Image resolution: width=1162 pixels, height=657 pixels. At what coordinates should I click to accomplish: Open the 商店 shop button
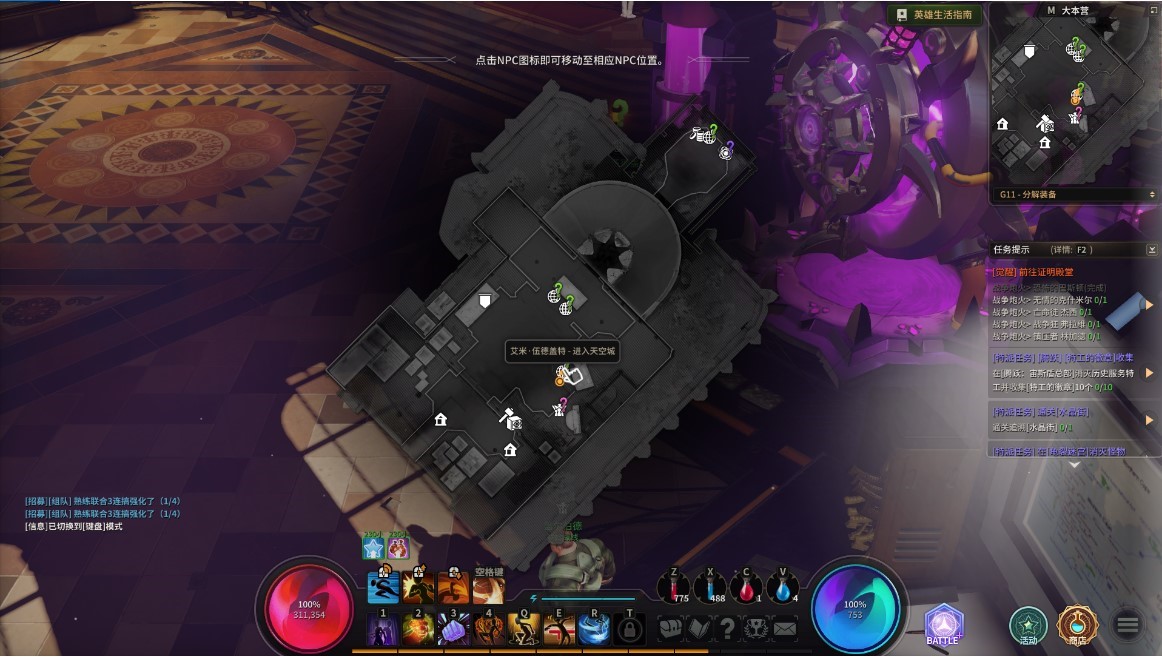click(x=1077, y=625)
